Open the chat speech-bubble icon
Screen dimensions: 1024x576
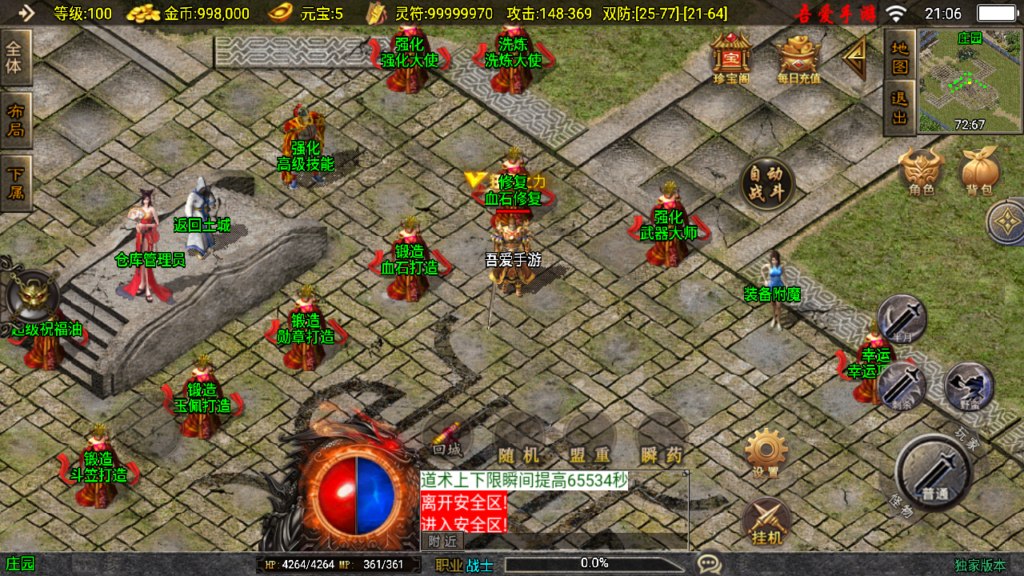(710, 564)
